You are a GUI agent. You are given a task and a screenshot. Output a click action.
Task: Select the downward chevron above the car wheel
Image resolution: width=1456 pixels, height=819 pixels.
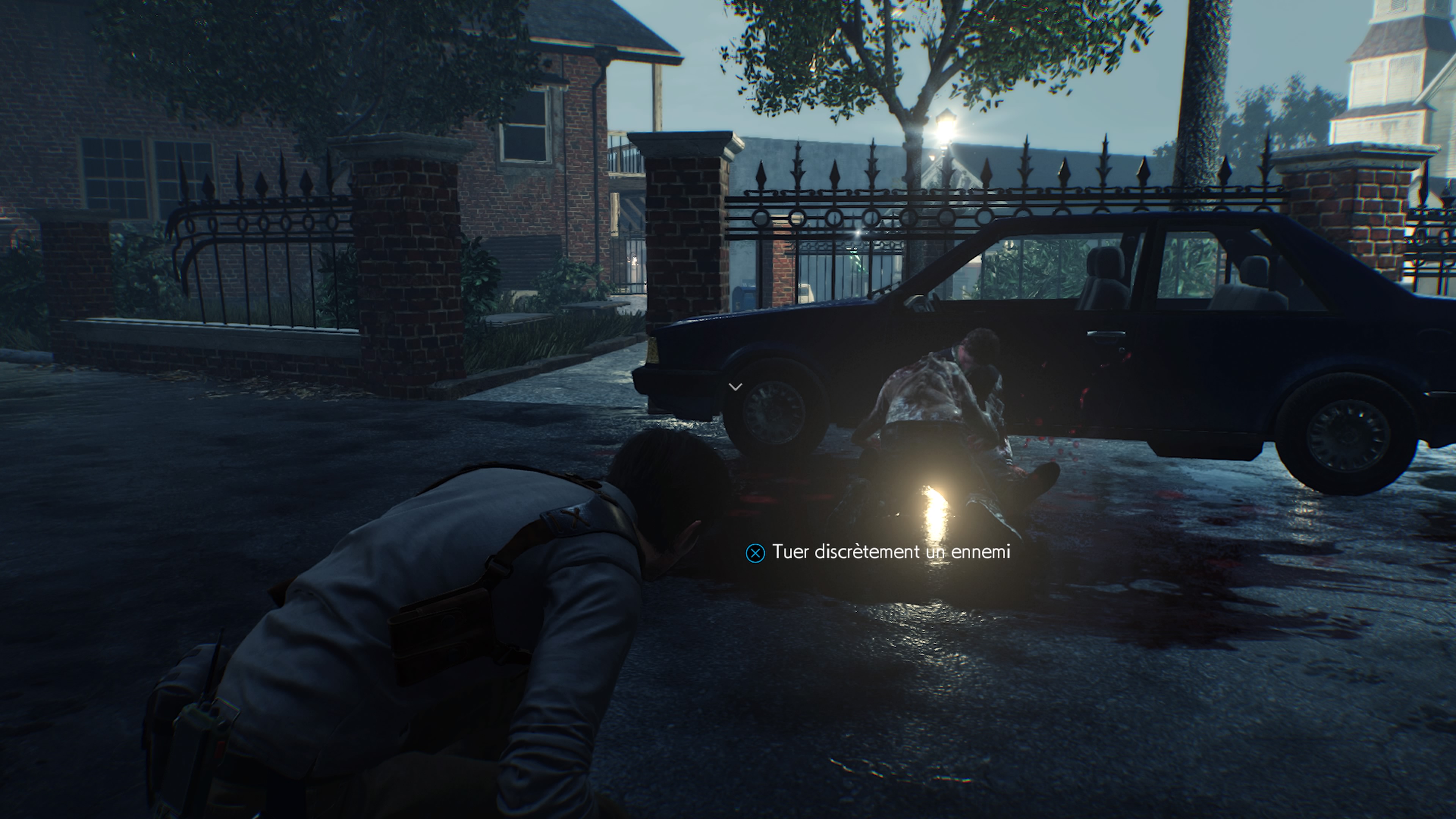coord(736,386)
